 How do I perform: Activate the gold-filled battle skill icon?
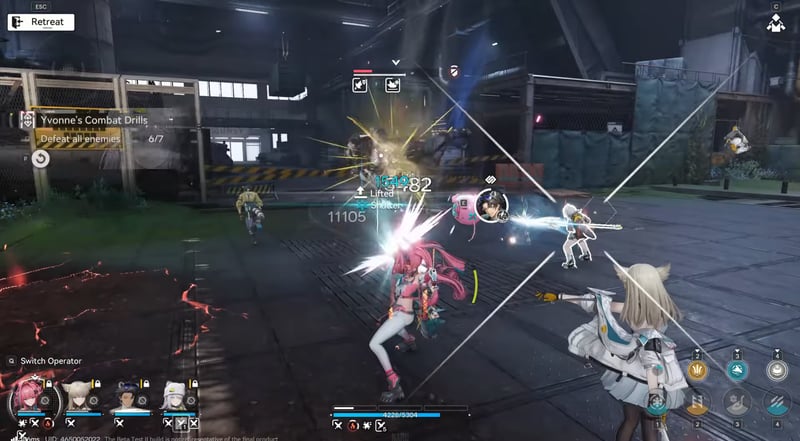point(699,404)
